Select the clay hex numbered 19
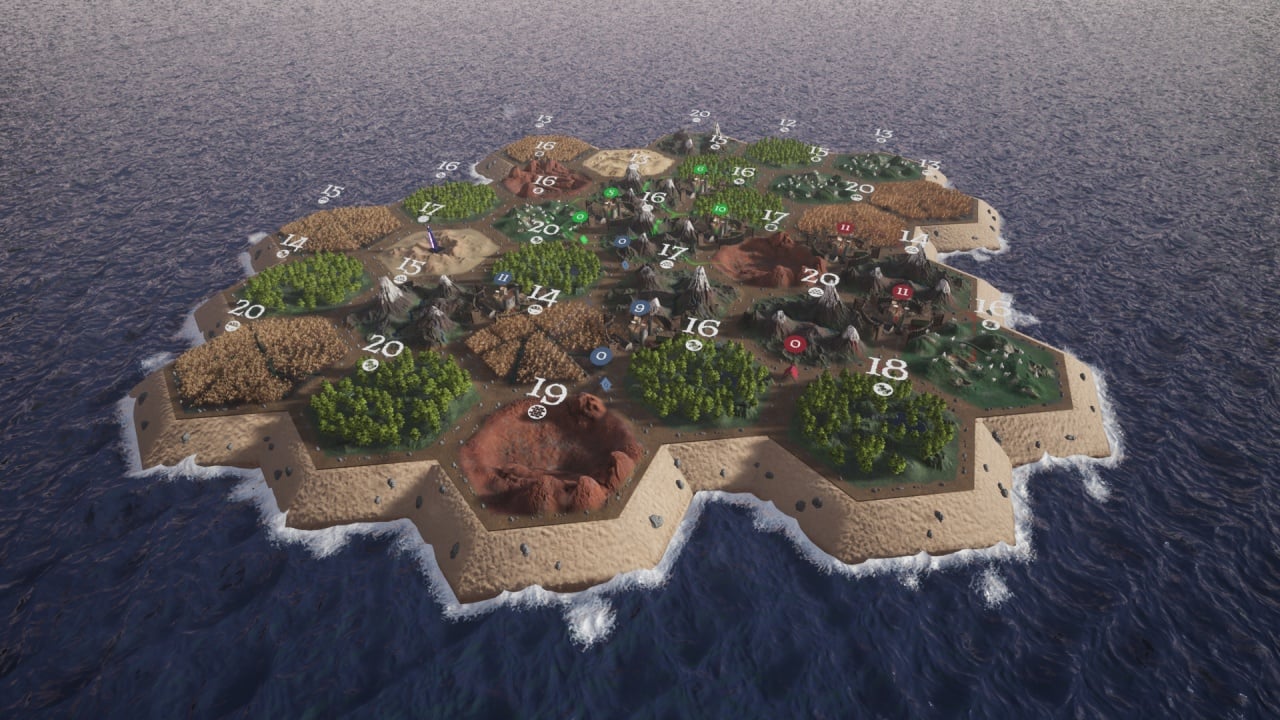 pos(552,452)
